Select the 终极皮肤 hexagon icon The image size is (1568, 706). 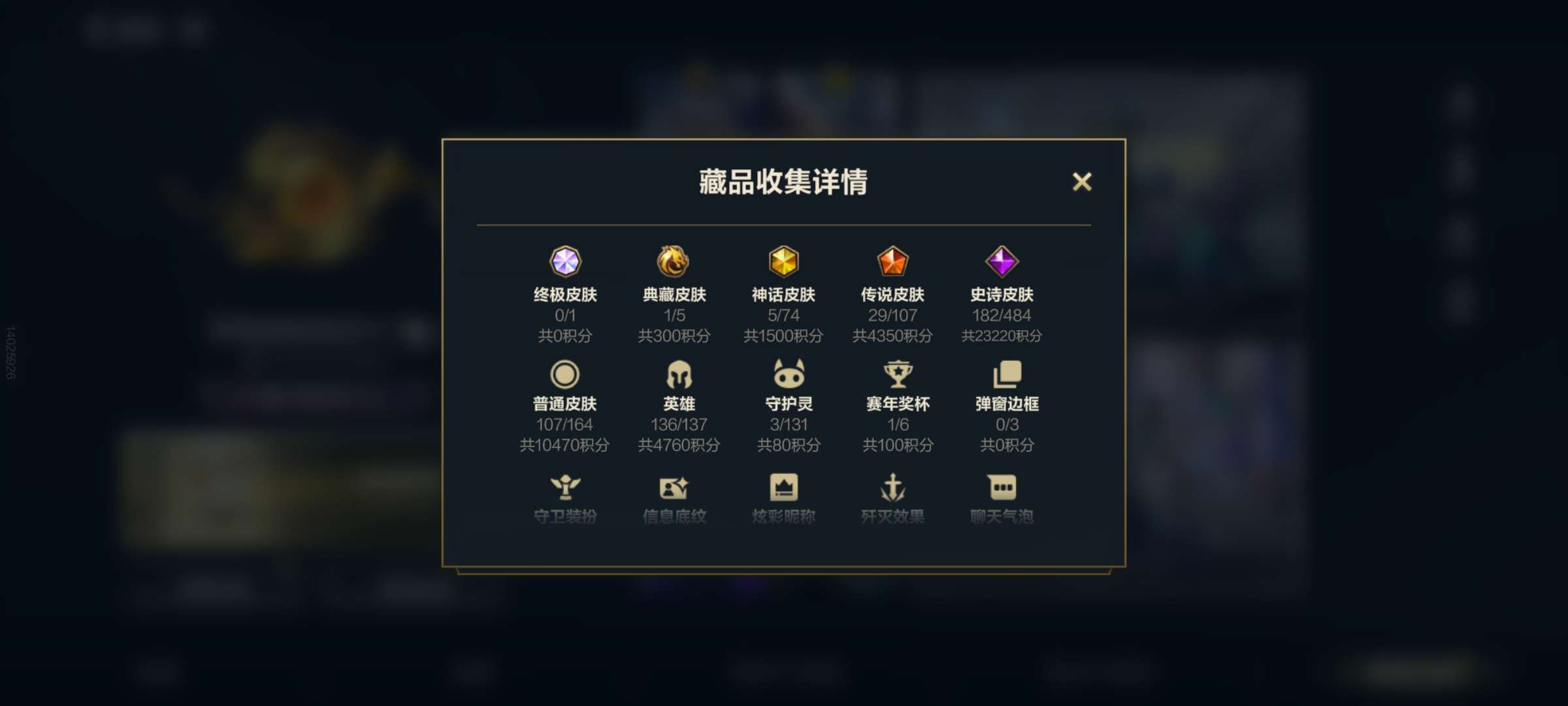(567, 262)
